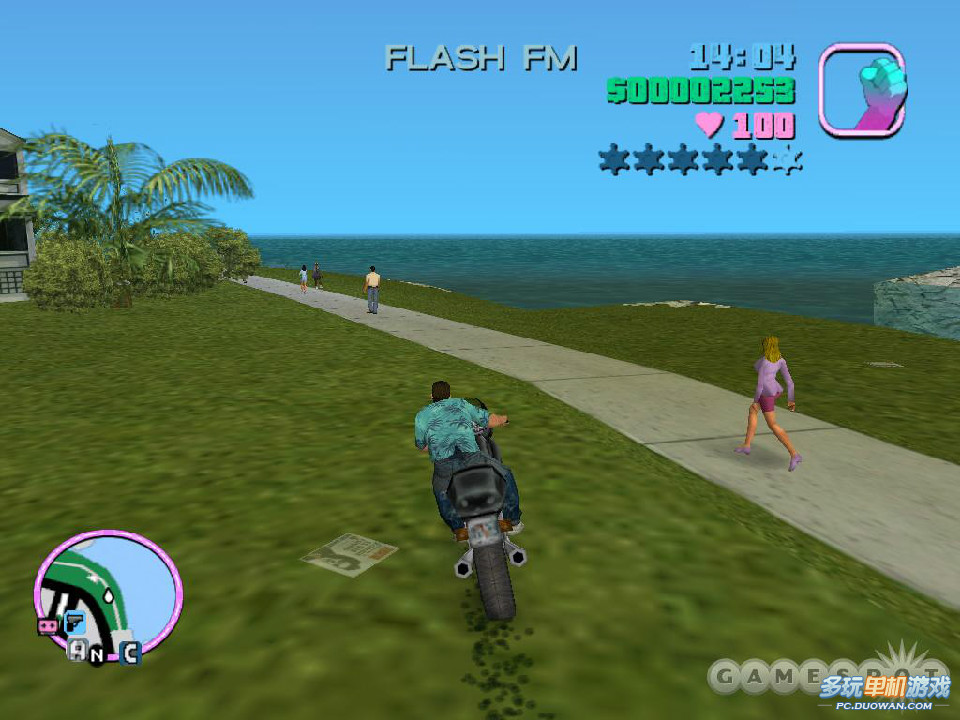
Task: Select the Ammu-Nation pistol blip
Action: pyautogui.click(x=74, y=623)
